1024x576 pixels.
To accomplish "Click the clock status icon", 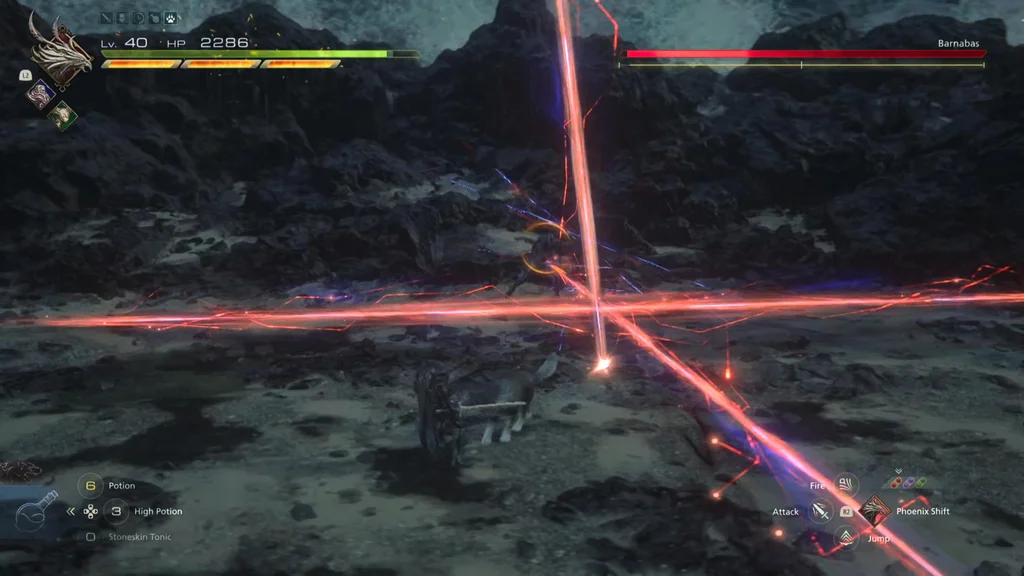I will [x=139, y=18].
